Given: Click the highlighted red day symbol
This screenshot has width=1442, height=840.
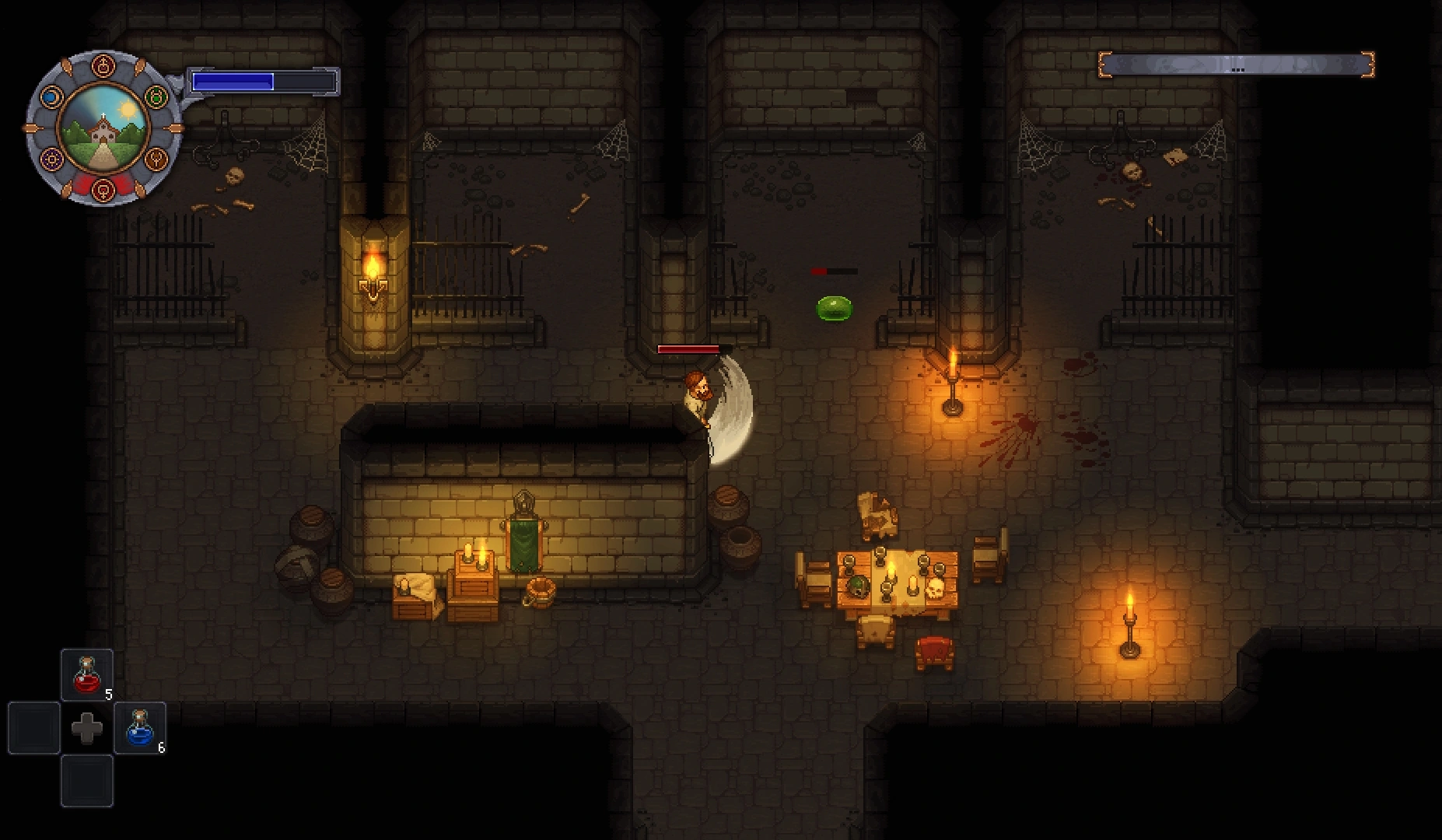Looking at the screenshot, I should [103, 188].
